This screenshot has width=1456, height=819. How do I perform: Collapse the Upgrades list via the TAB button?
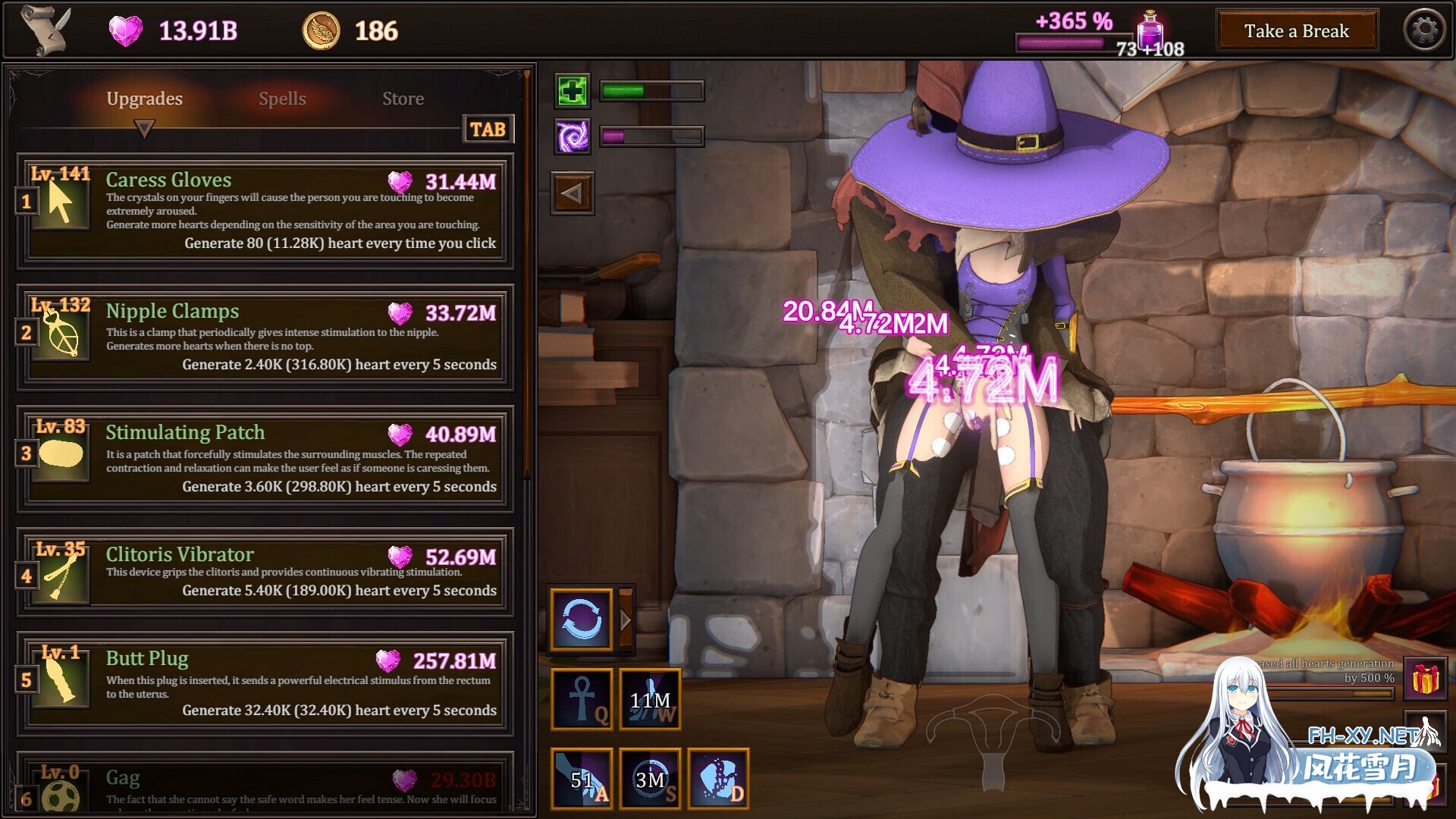point(488,129)
